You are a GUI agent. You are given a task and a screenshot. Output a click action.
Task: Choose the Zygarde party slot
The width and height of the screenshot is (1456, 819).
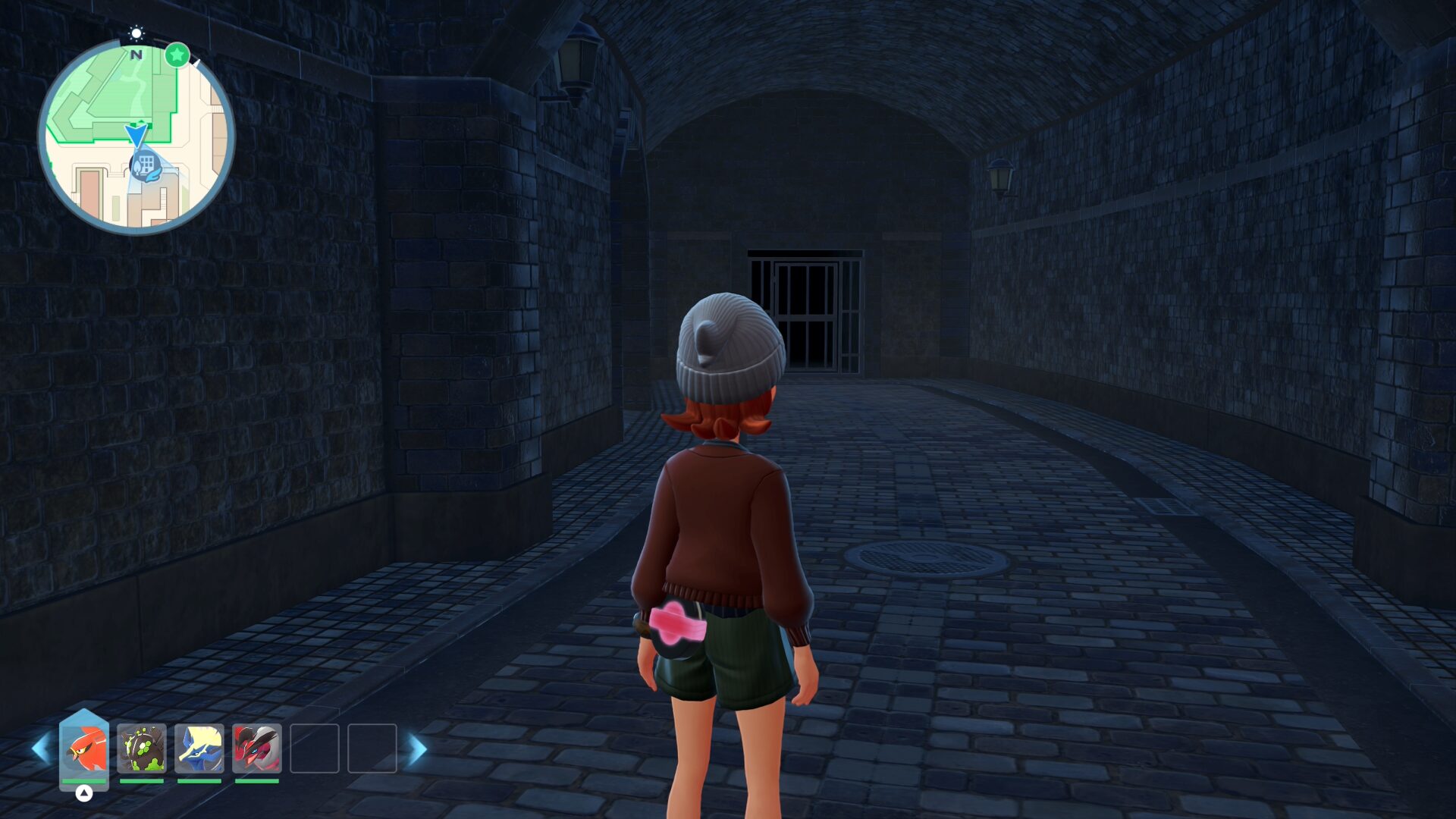click(x=142, y=748)
